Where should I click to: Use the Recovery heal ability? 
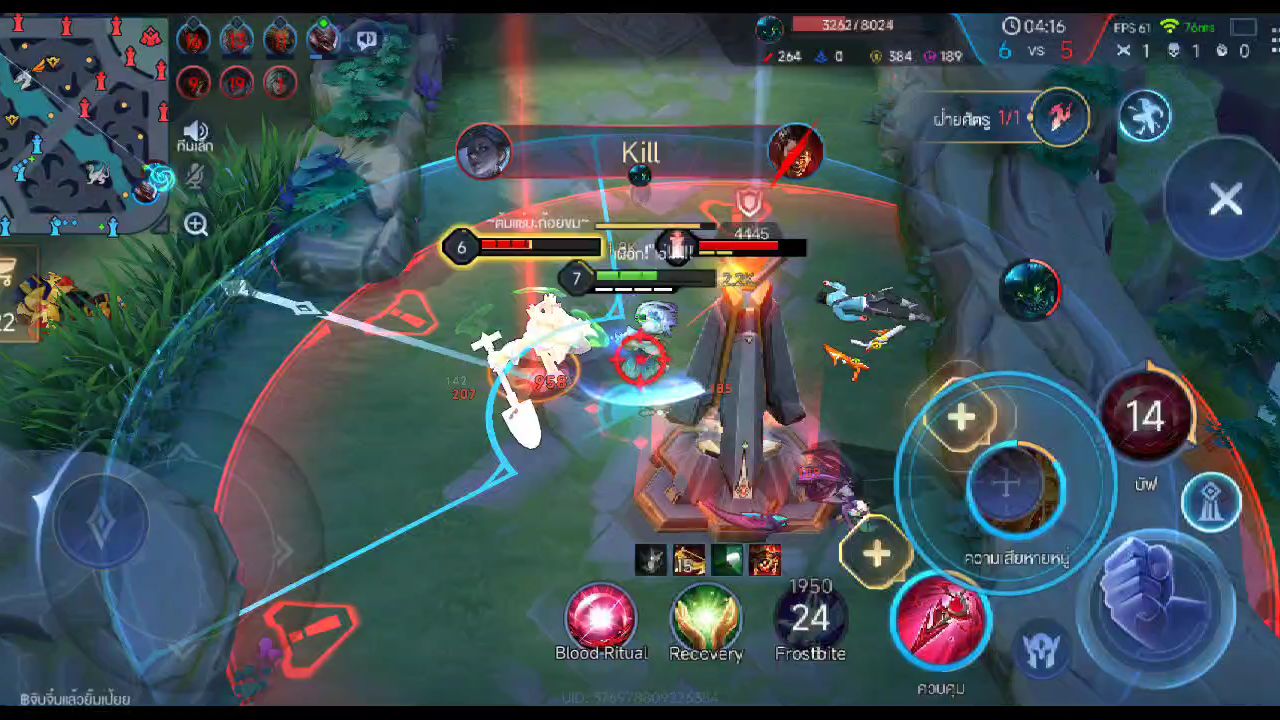pos(706,617)
